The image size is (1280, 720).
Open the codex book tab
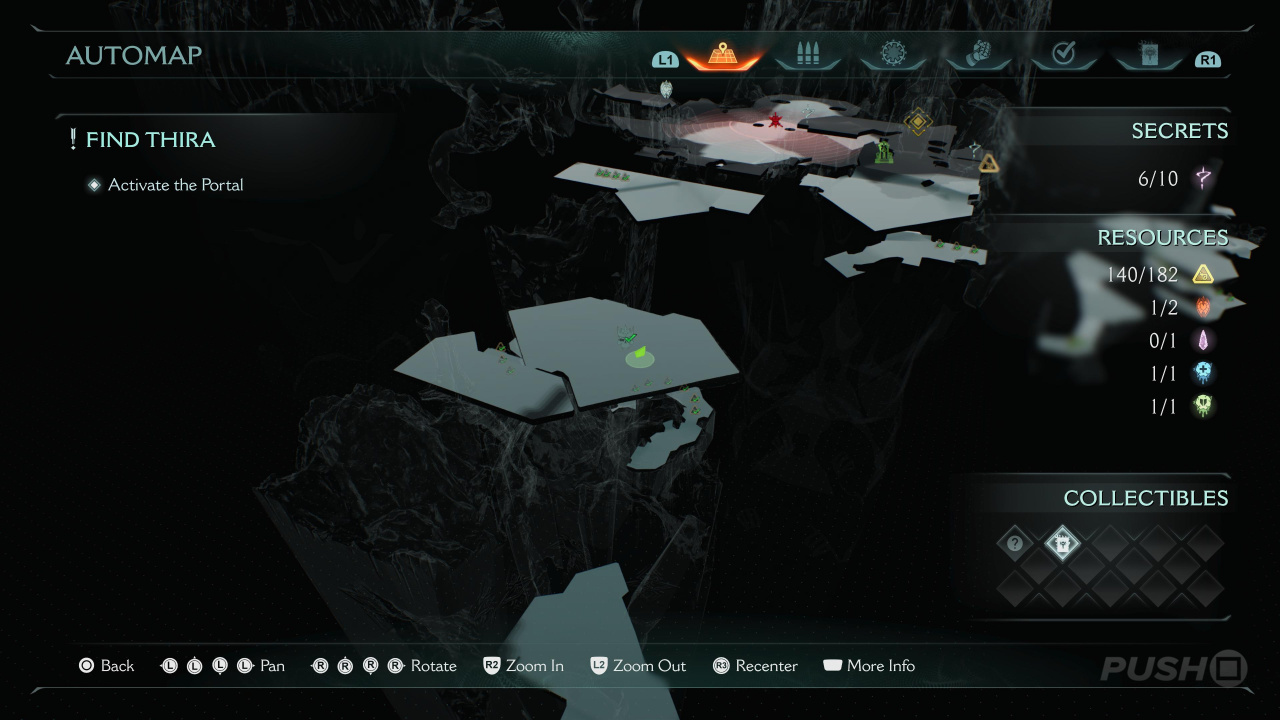(1147, 55)
